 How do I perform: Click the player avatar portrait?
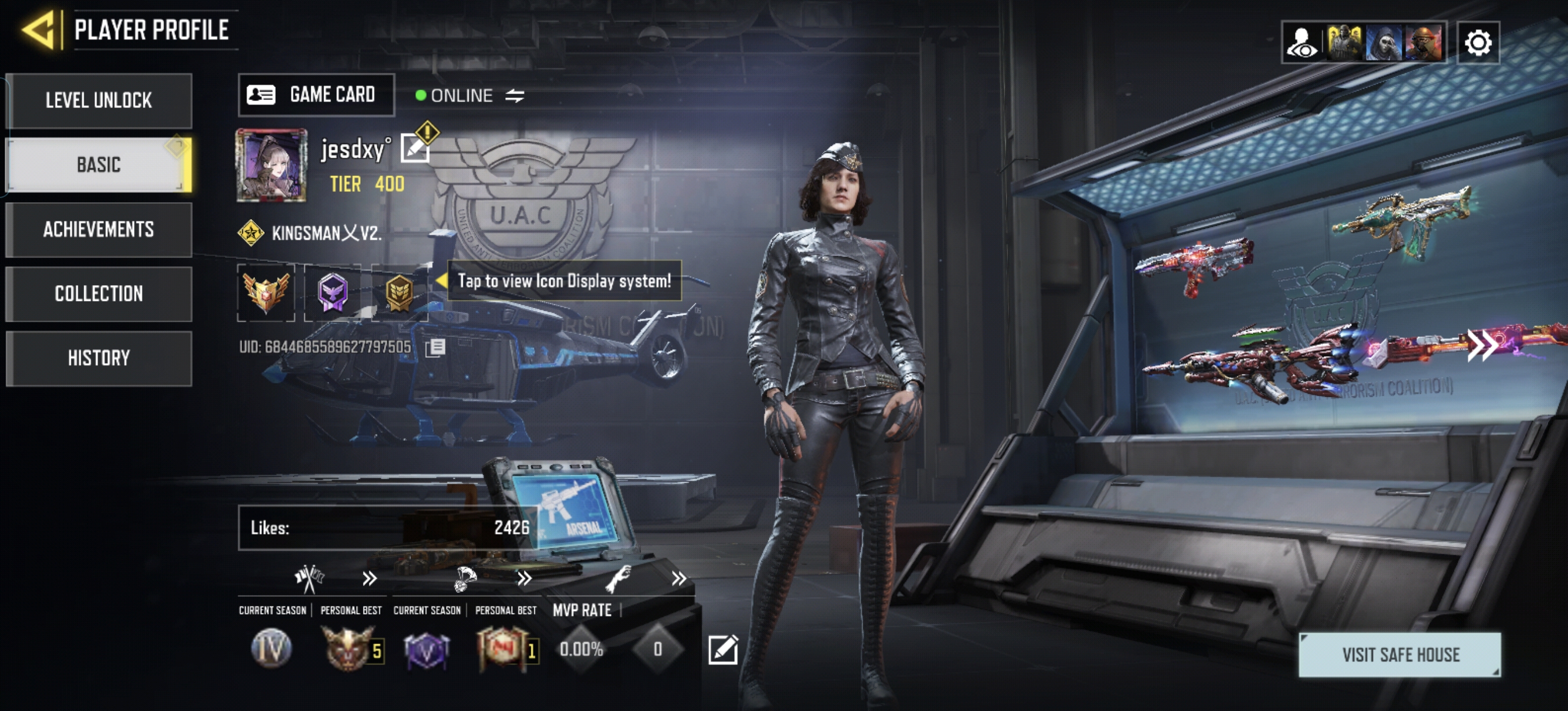tap(271, 165)
